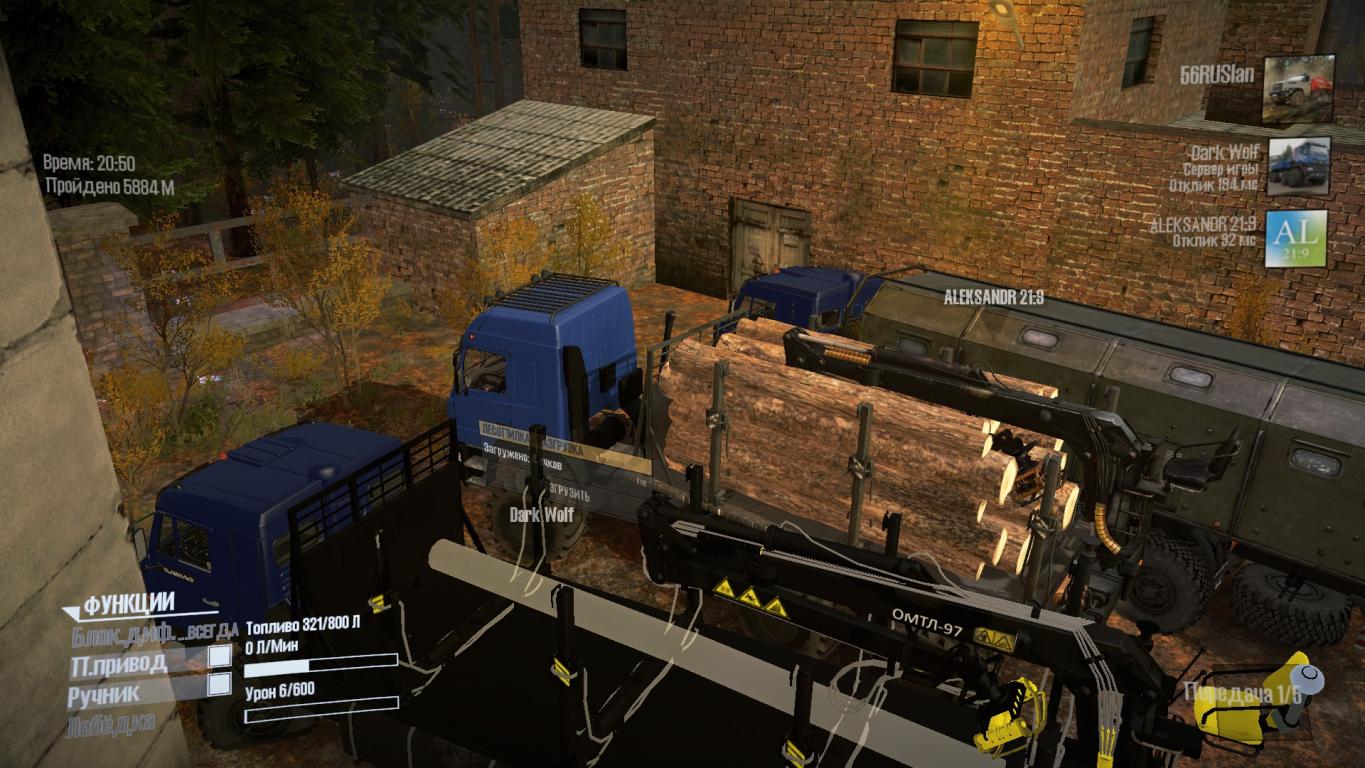Select Dark Wolf's blue truck avatar
This screenshot has height=768, width=1365.
click(1298, 166)
